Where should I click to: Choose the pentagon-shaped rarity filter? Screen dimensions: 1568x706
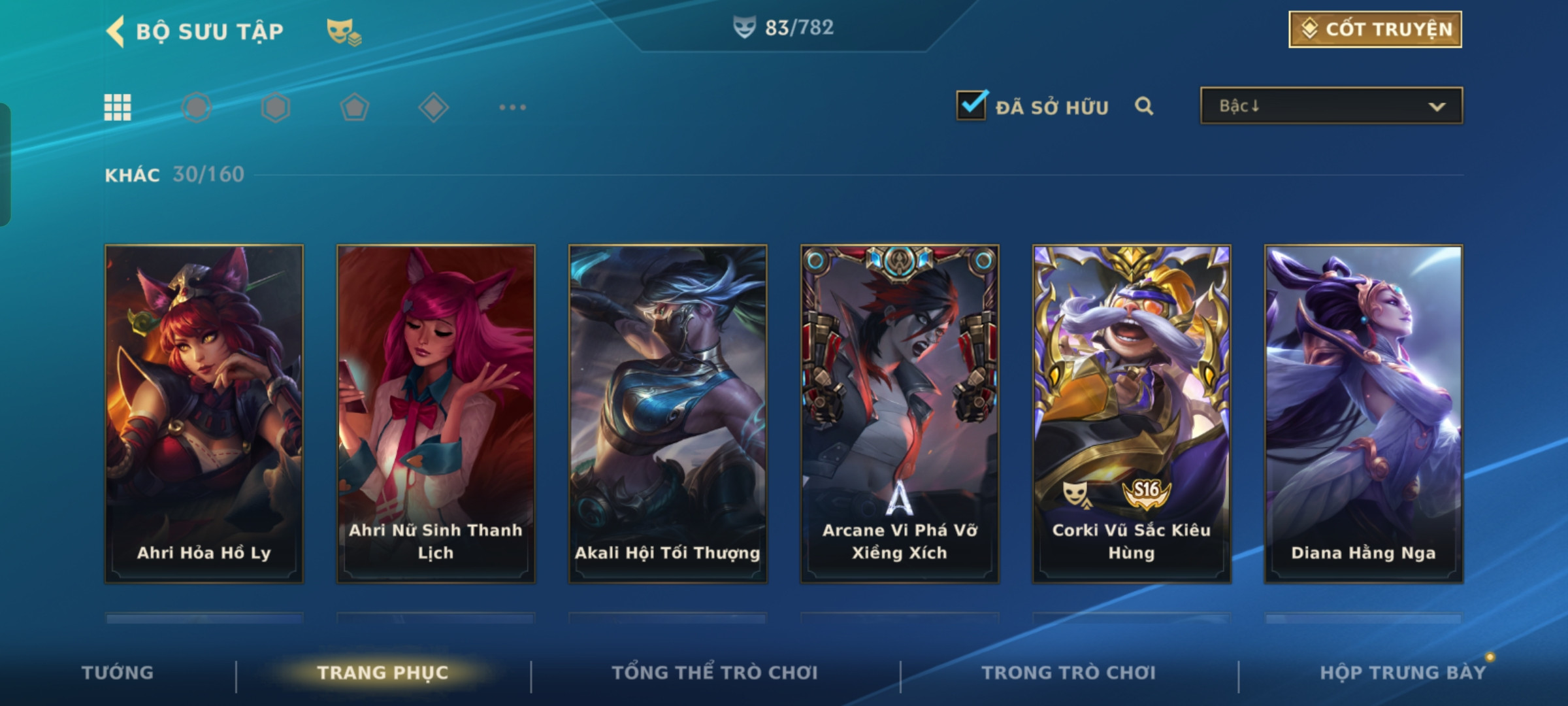(x=354, y=107)
